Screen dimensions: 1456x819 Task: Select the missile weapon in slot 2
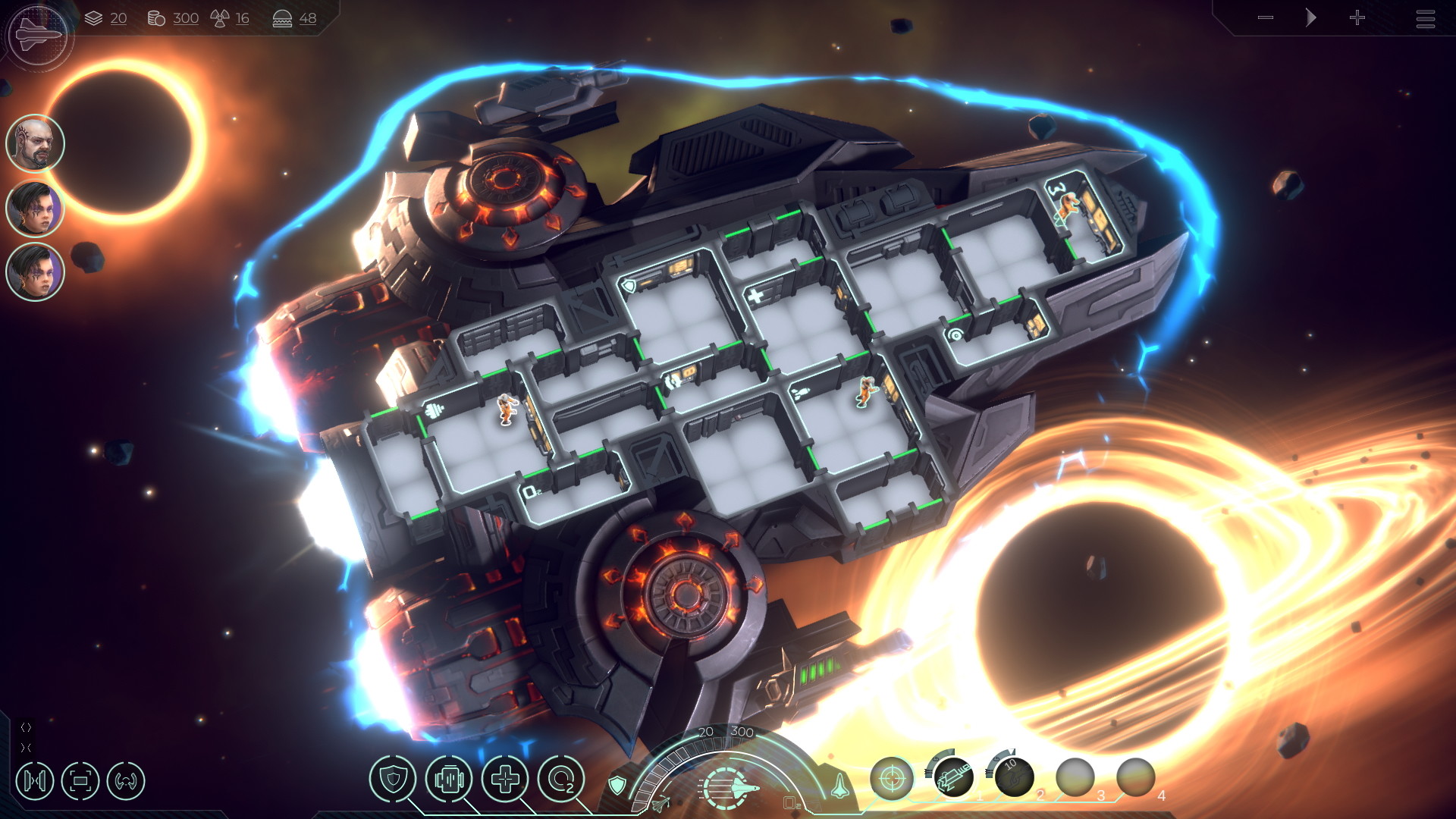(x=1015, y=777)
